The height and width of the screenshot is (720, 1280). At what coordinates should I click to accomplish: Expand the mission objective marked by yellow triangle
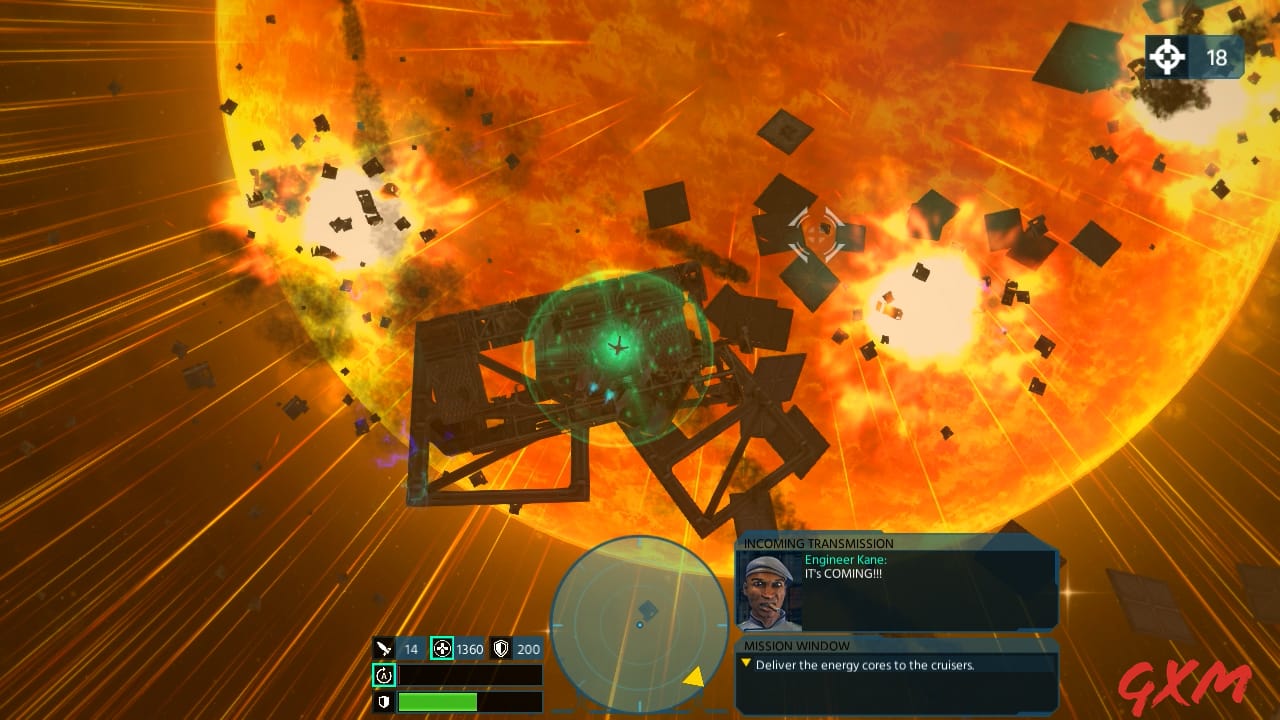[x=744, y=664]
